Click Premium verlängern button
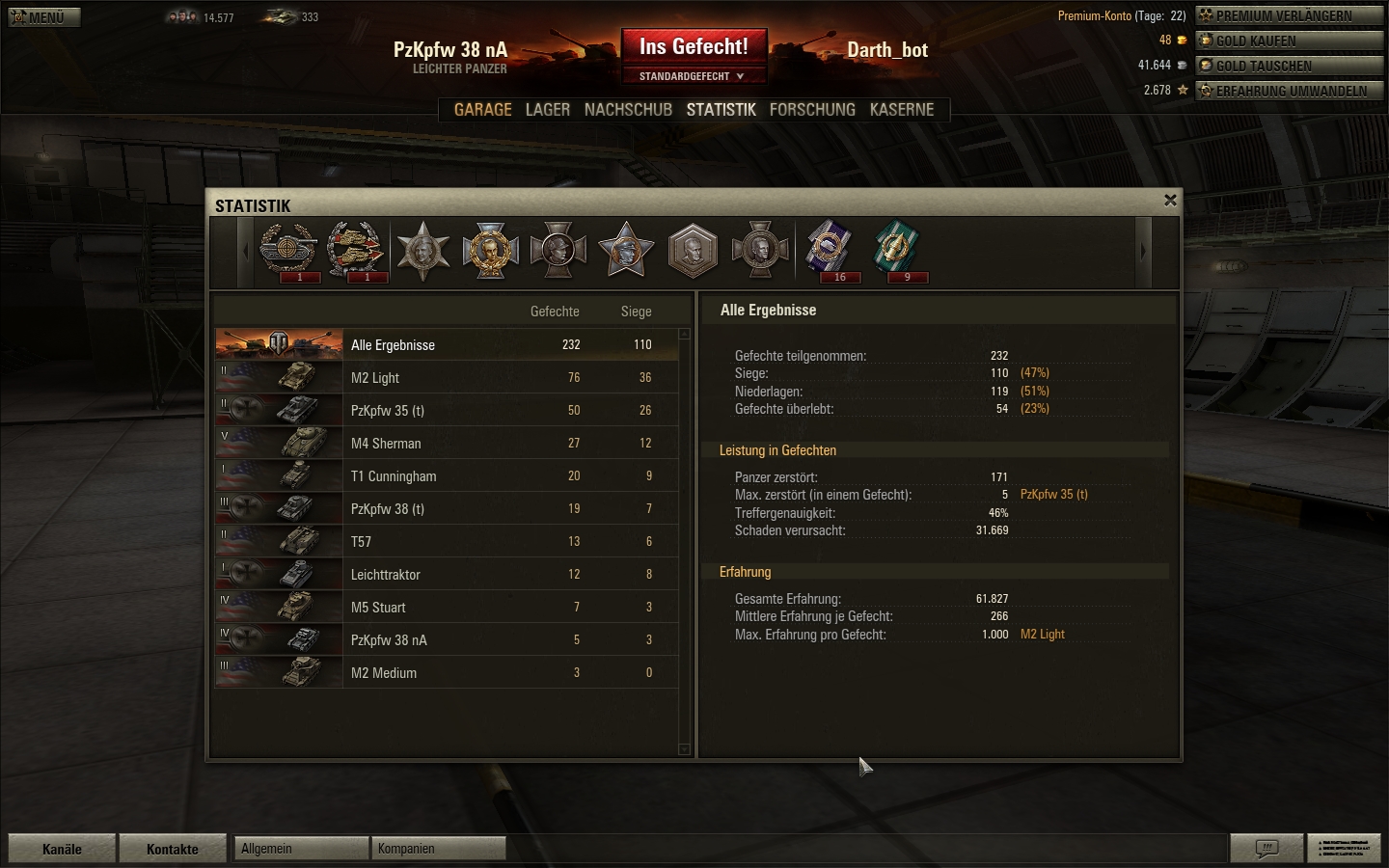Viewport: 1389px width, 868px height. pos(1289,15)
